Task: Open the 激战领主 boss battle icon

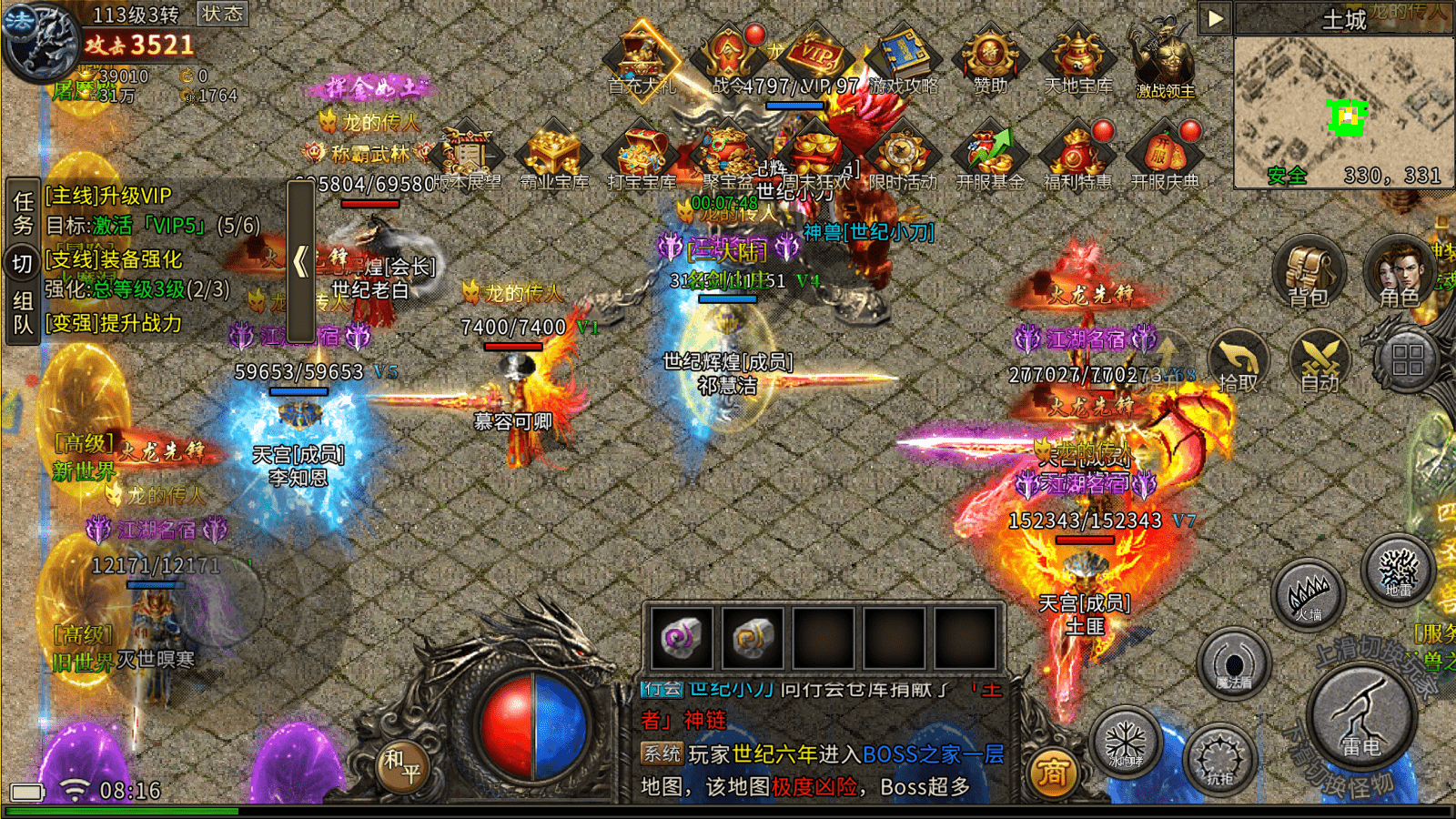Action: pos(1165,60)
